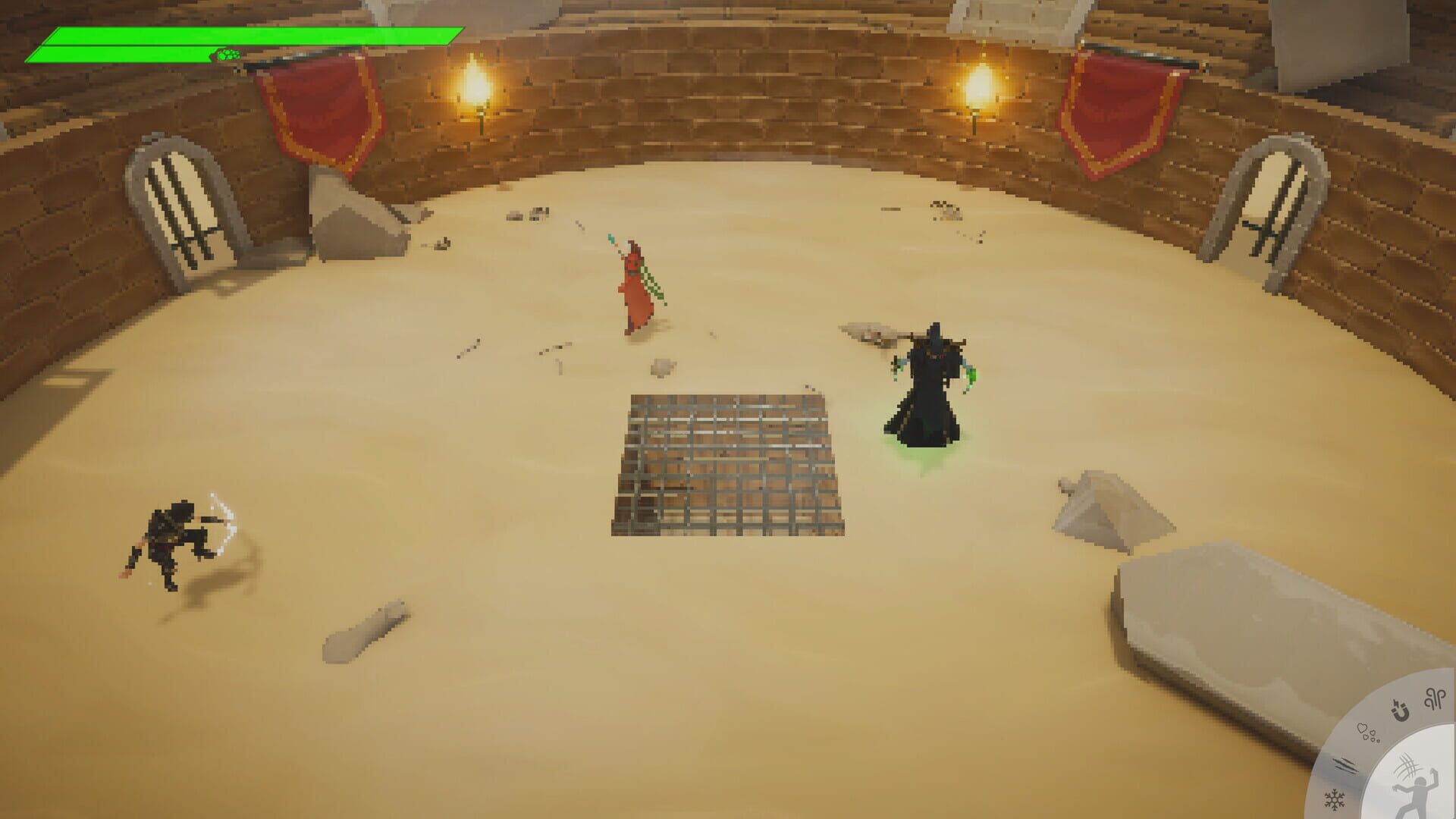Select the snowflake freeze ability icon
1456x819 pixels.
pos(1335,799)
